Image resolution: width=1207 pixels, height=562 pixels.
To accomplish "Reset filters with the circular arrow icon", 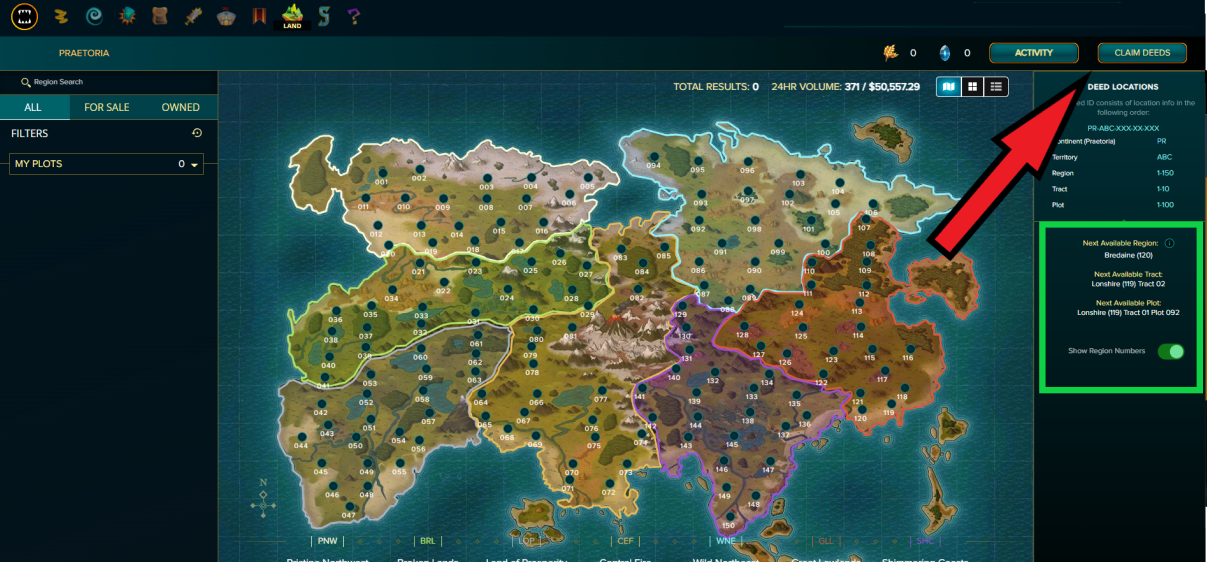I will [x=197, y=133].
